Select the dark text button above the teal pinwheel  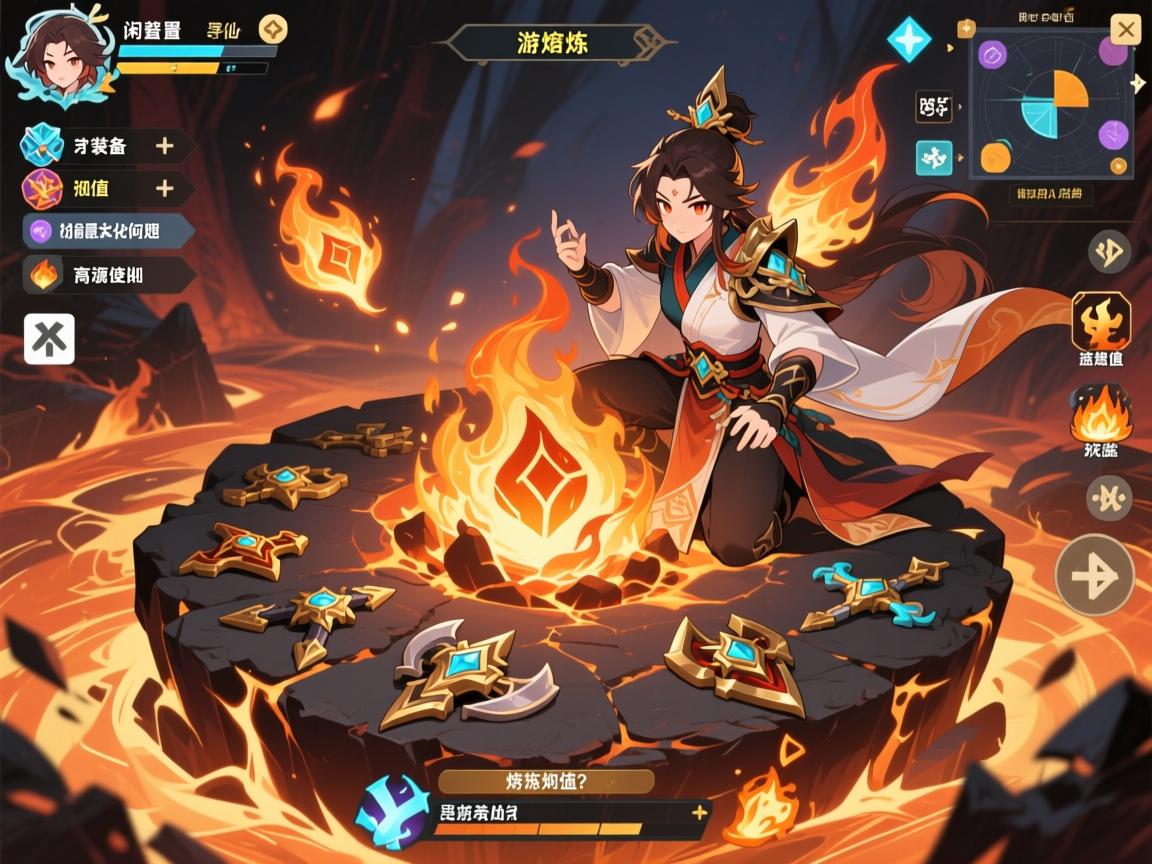click(x=933, y=106)
